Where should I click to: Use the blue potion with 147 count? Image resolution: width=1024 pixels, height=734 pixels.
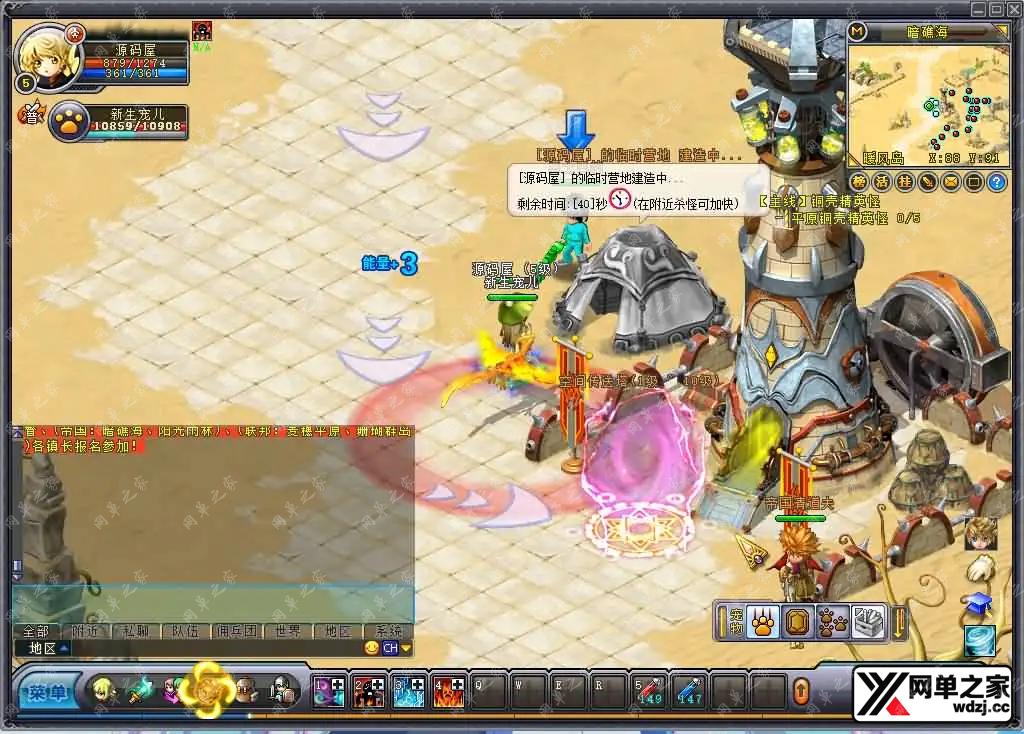click(x=688, y=691)
